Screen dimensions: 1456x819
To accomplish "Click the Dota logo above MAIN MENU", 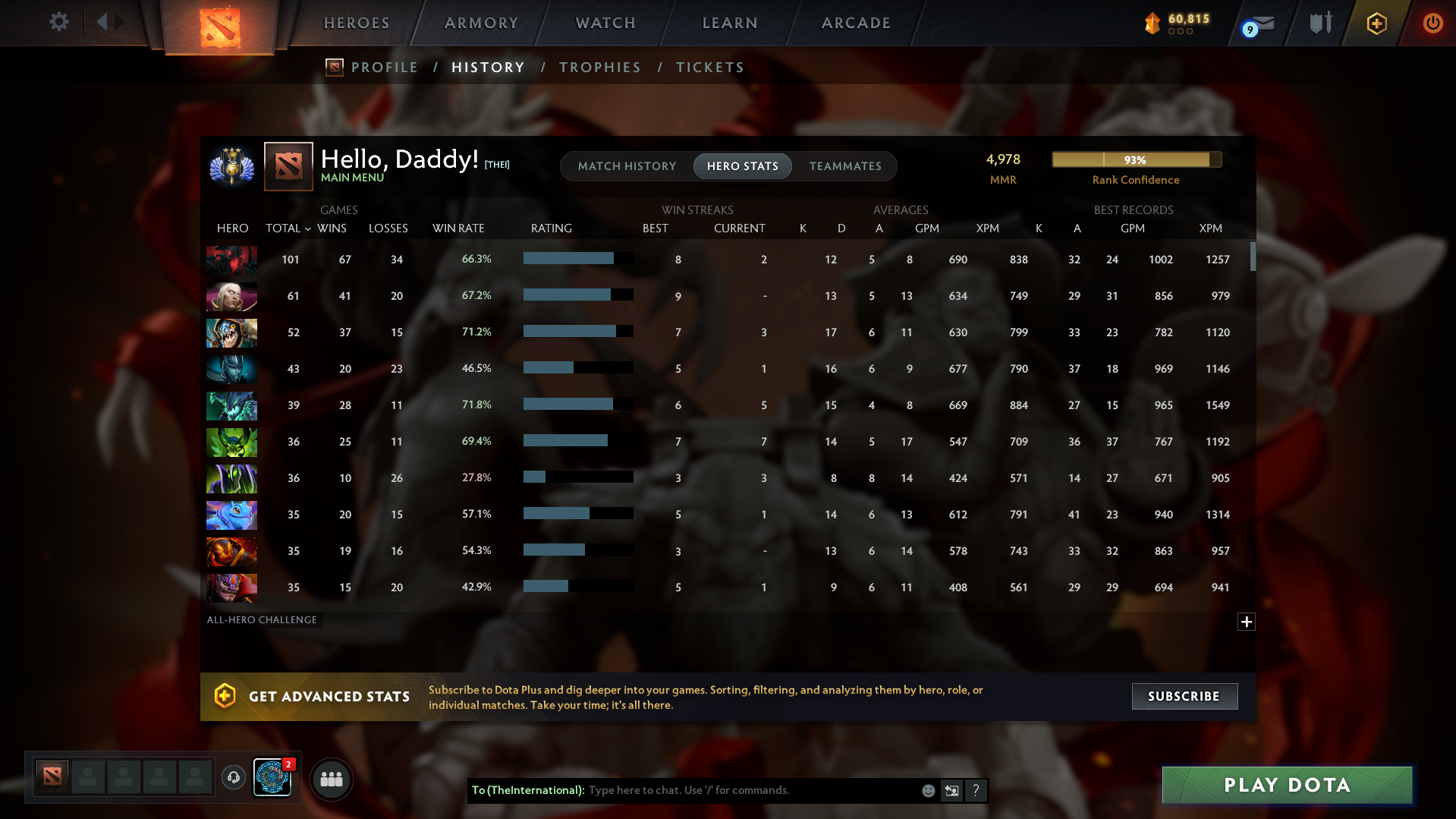I will [287, 164].
